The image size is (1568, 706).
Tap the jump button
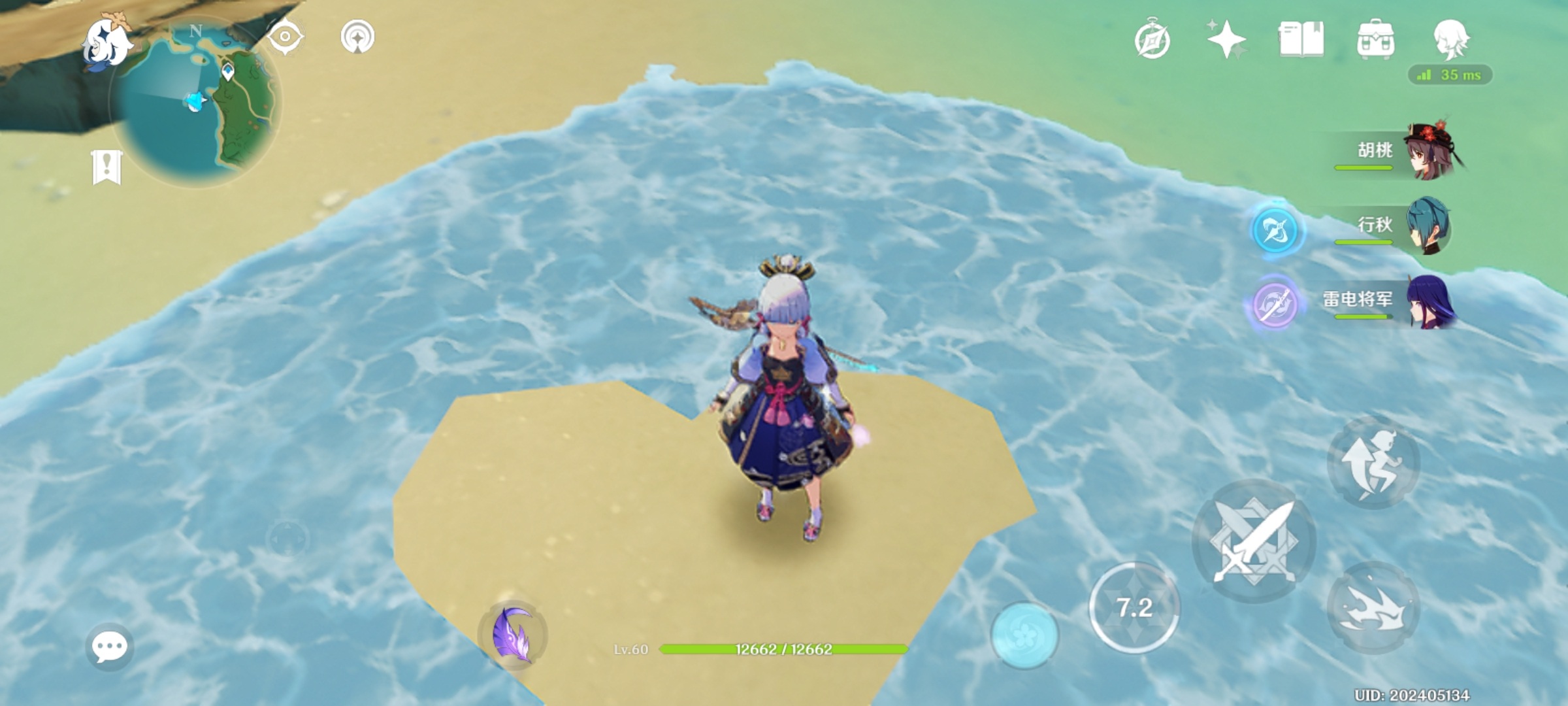1373,463
